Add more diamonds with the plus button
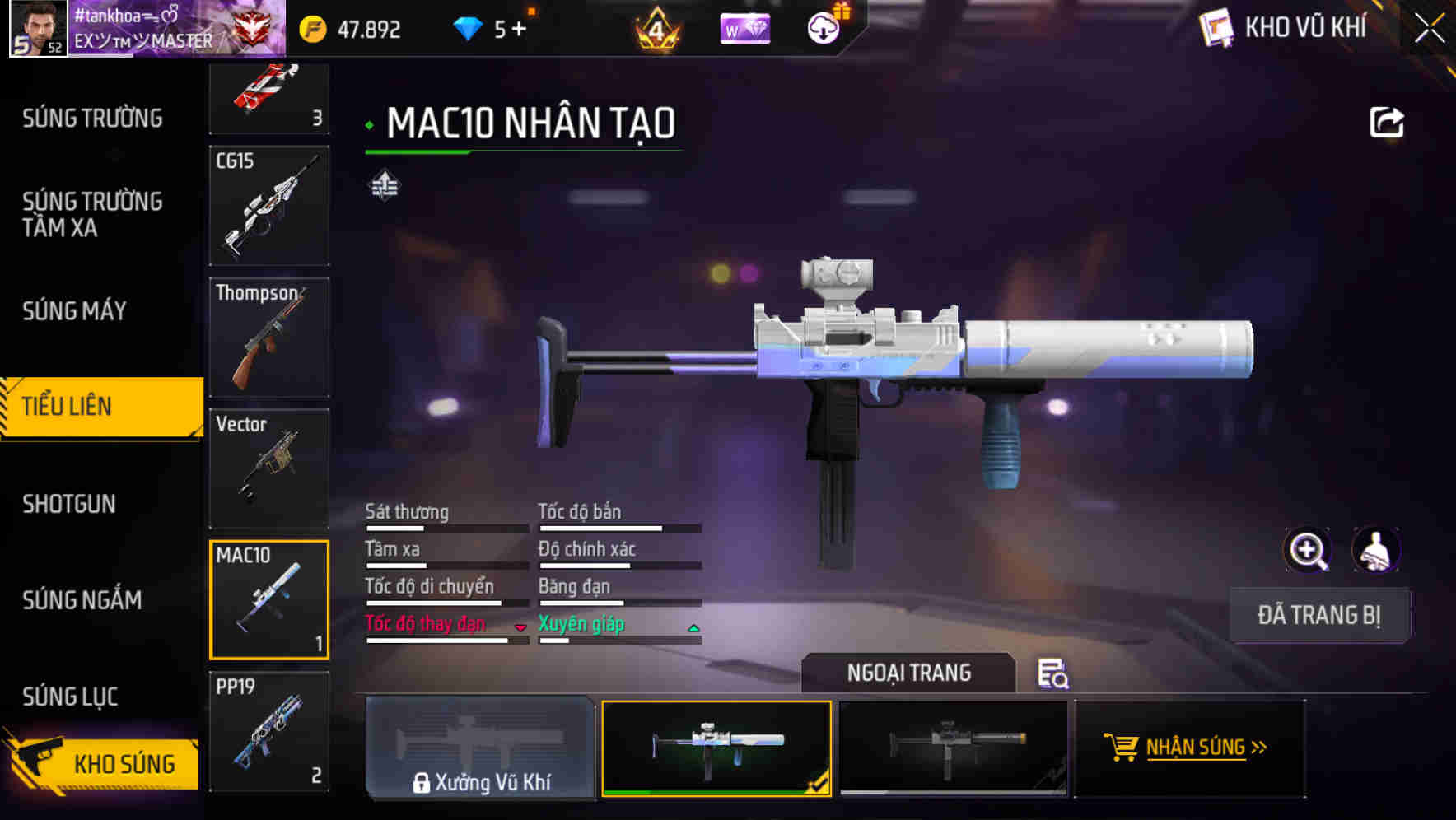Screen dimensions: 1456x820 519,30
